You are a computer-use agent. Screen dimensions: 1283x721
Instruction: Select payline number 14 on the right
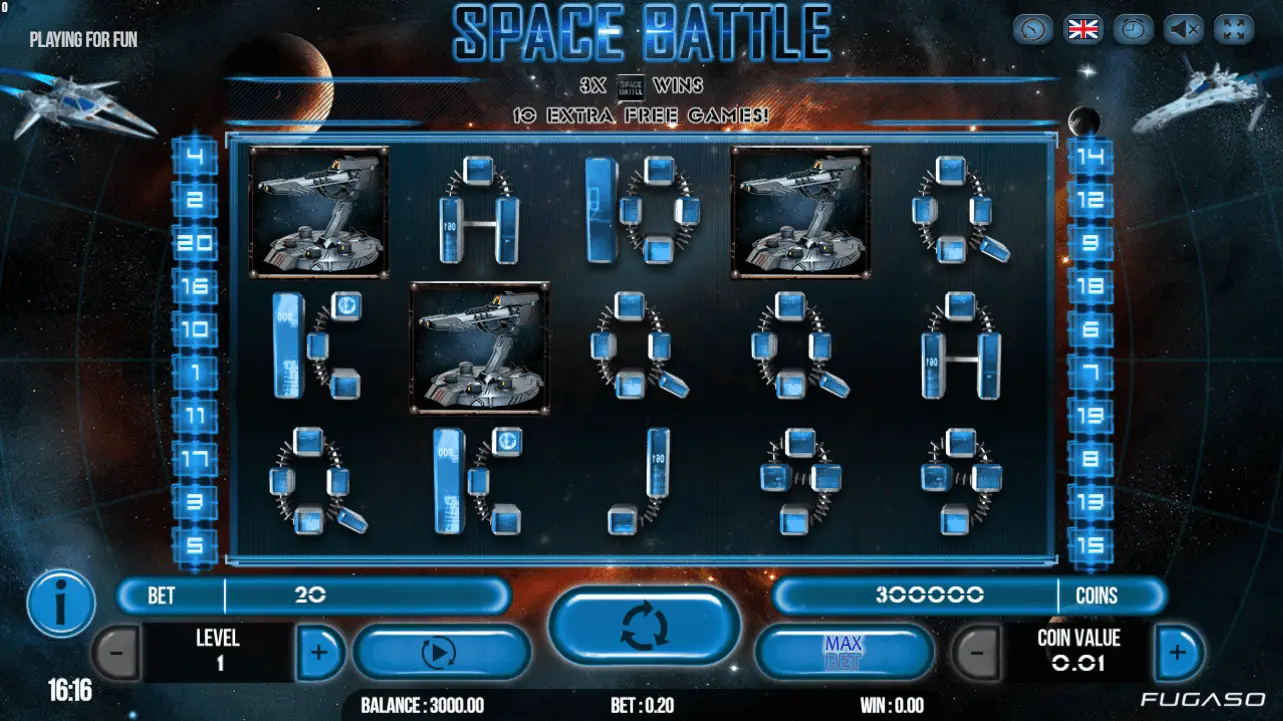[x=1091, y=156]
